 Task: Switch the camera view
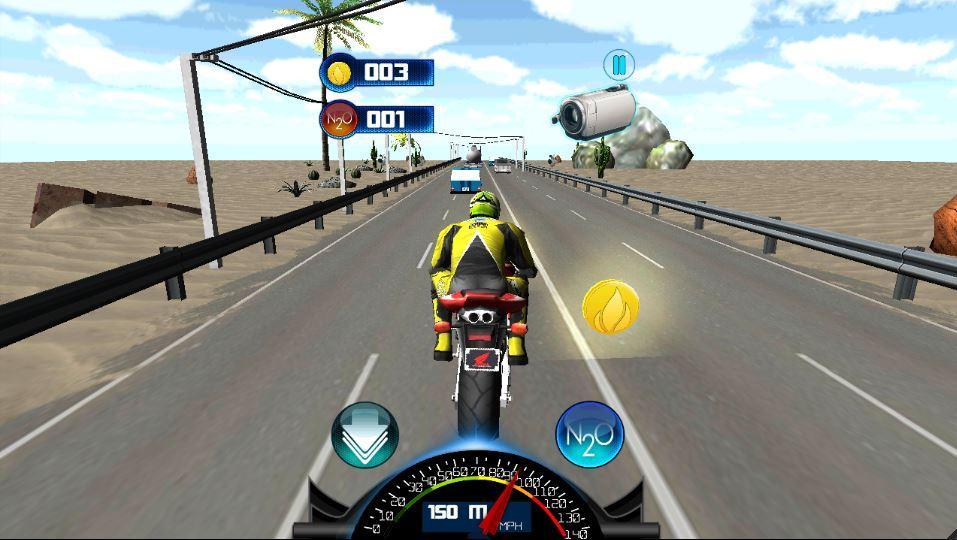click(592, 110)
